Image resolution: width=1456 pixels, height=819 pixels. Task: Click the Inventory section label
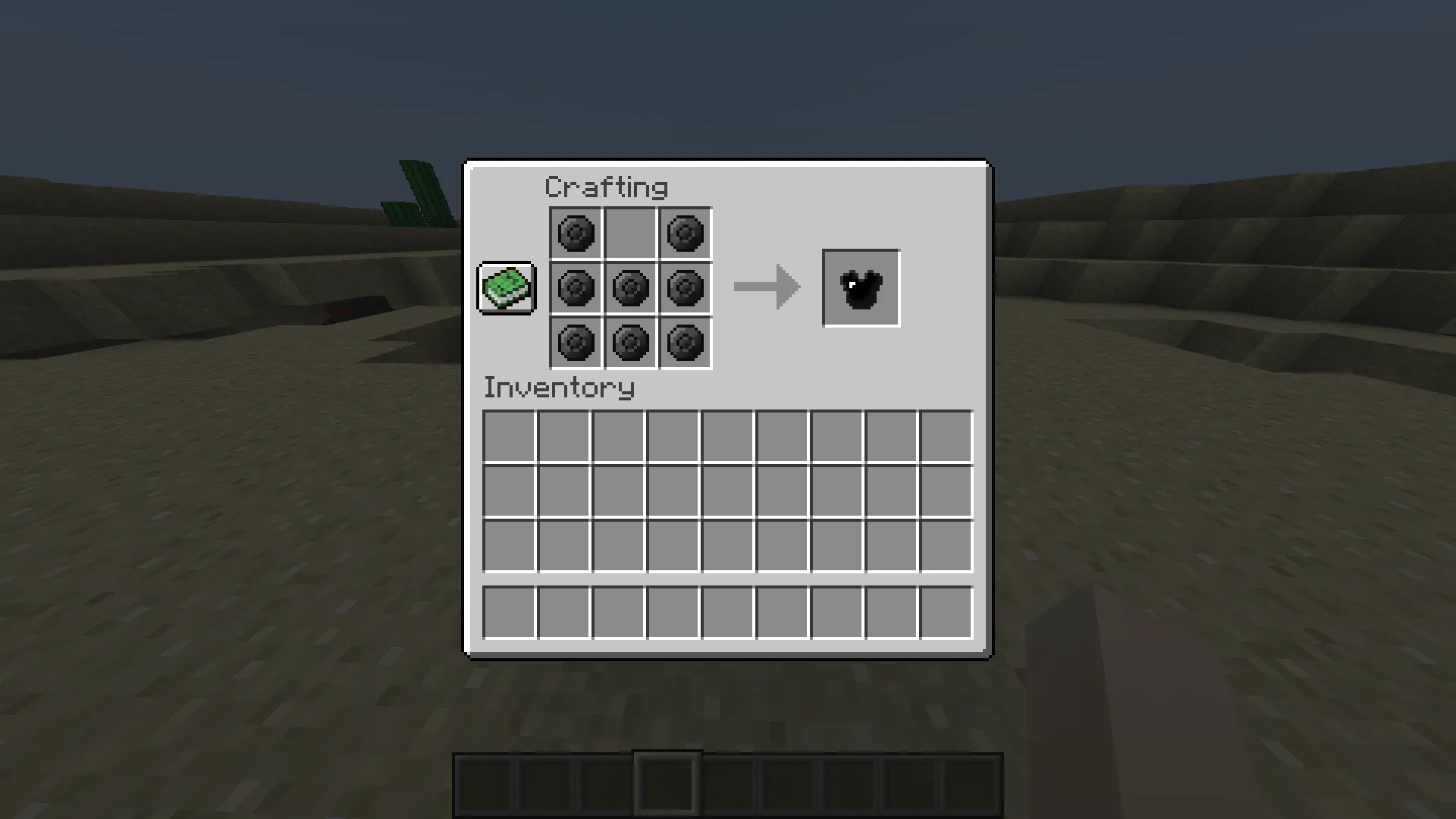pyautogui.click(x=559, y=388)
